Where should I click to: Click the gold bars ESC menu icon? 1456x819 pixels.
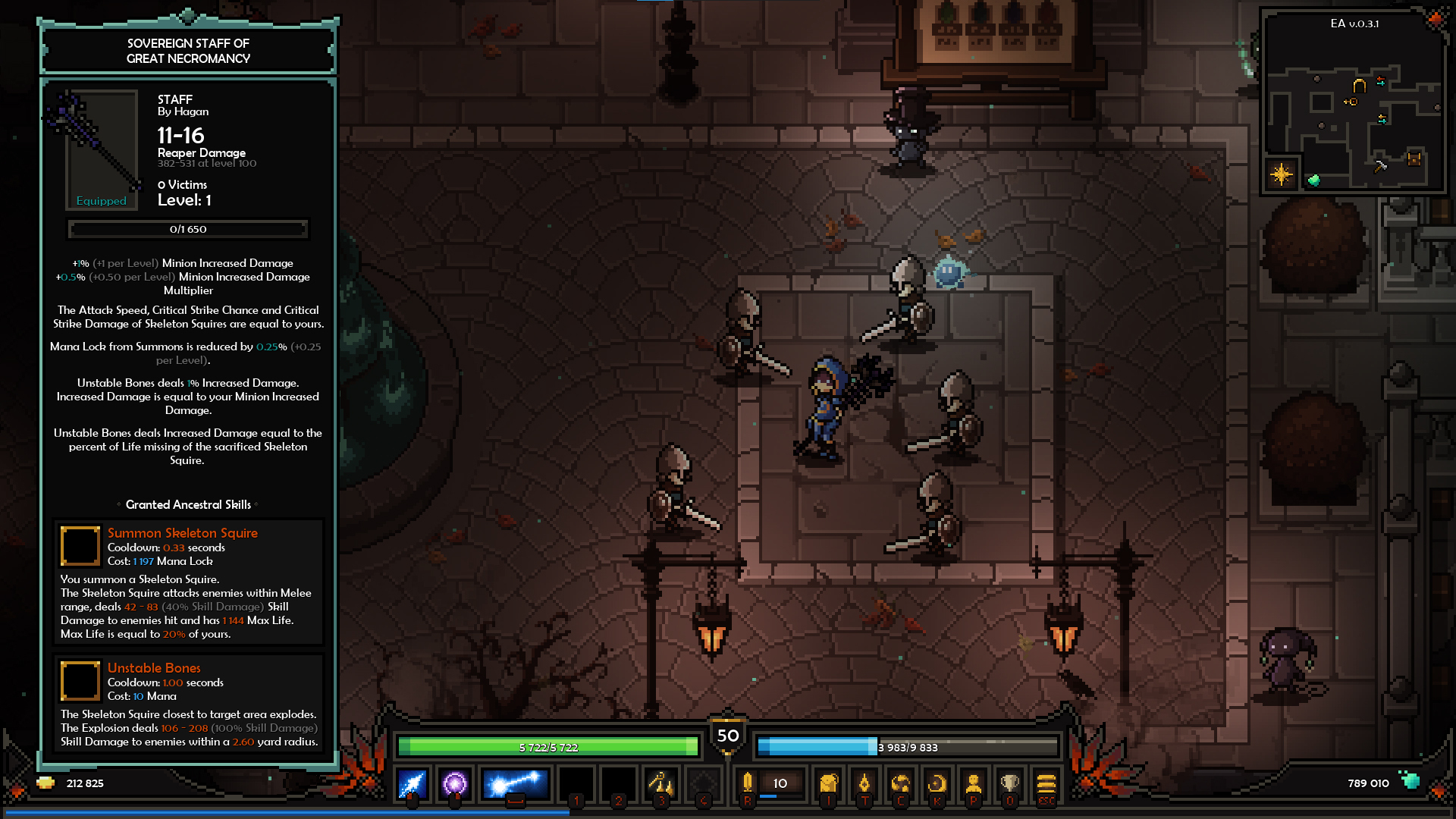tap(1046, 786)
